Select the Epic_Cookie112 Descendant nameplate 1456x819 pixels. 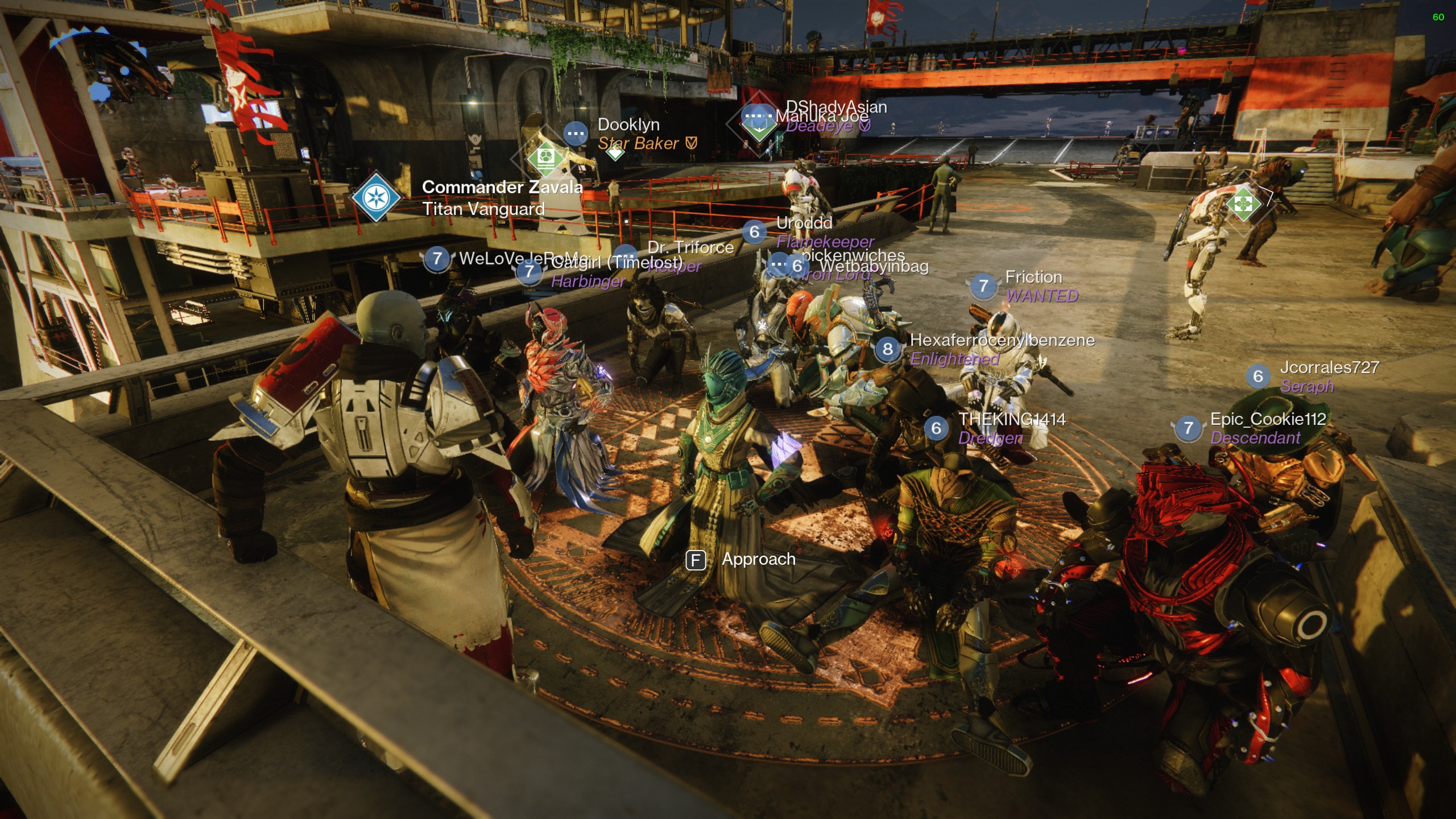tap(1257, 428)
